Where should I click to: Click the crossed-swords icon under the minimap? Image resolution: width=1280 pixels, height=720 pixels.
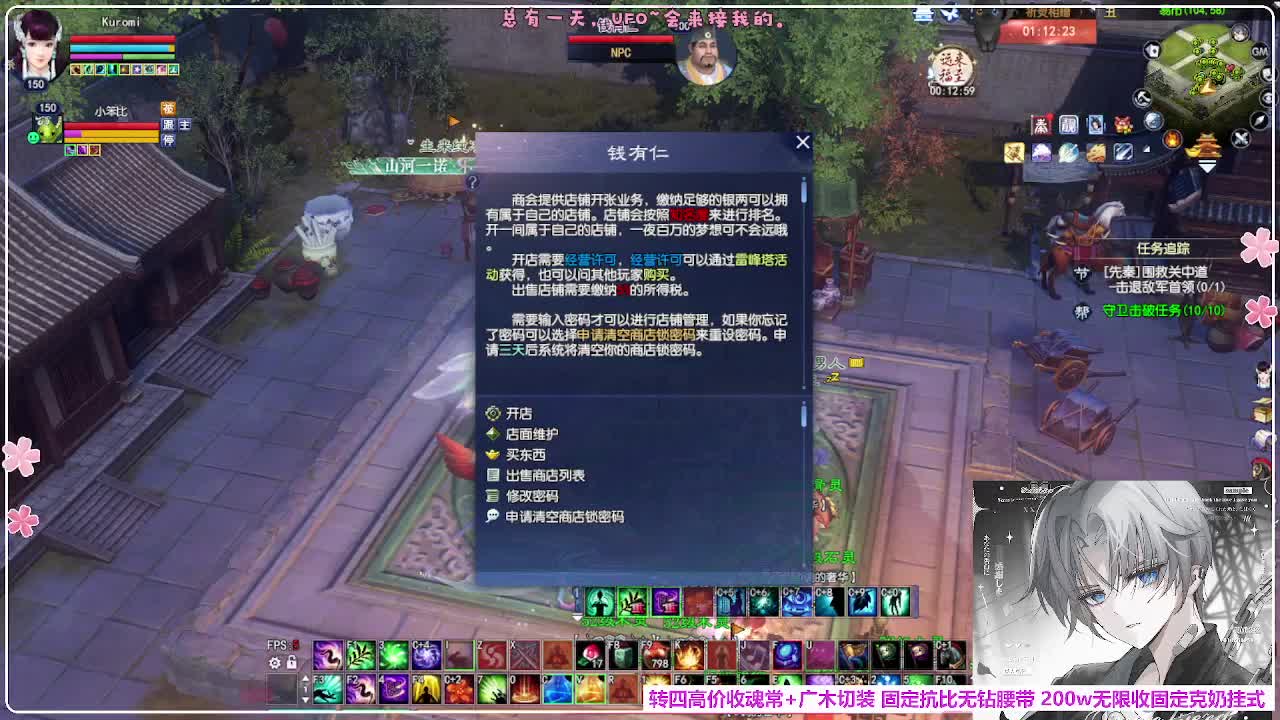point(1240,138)
